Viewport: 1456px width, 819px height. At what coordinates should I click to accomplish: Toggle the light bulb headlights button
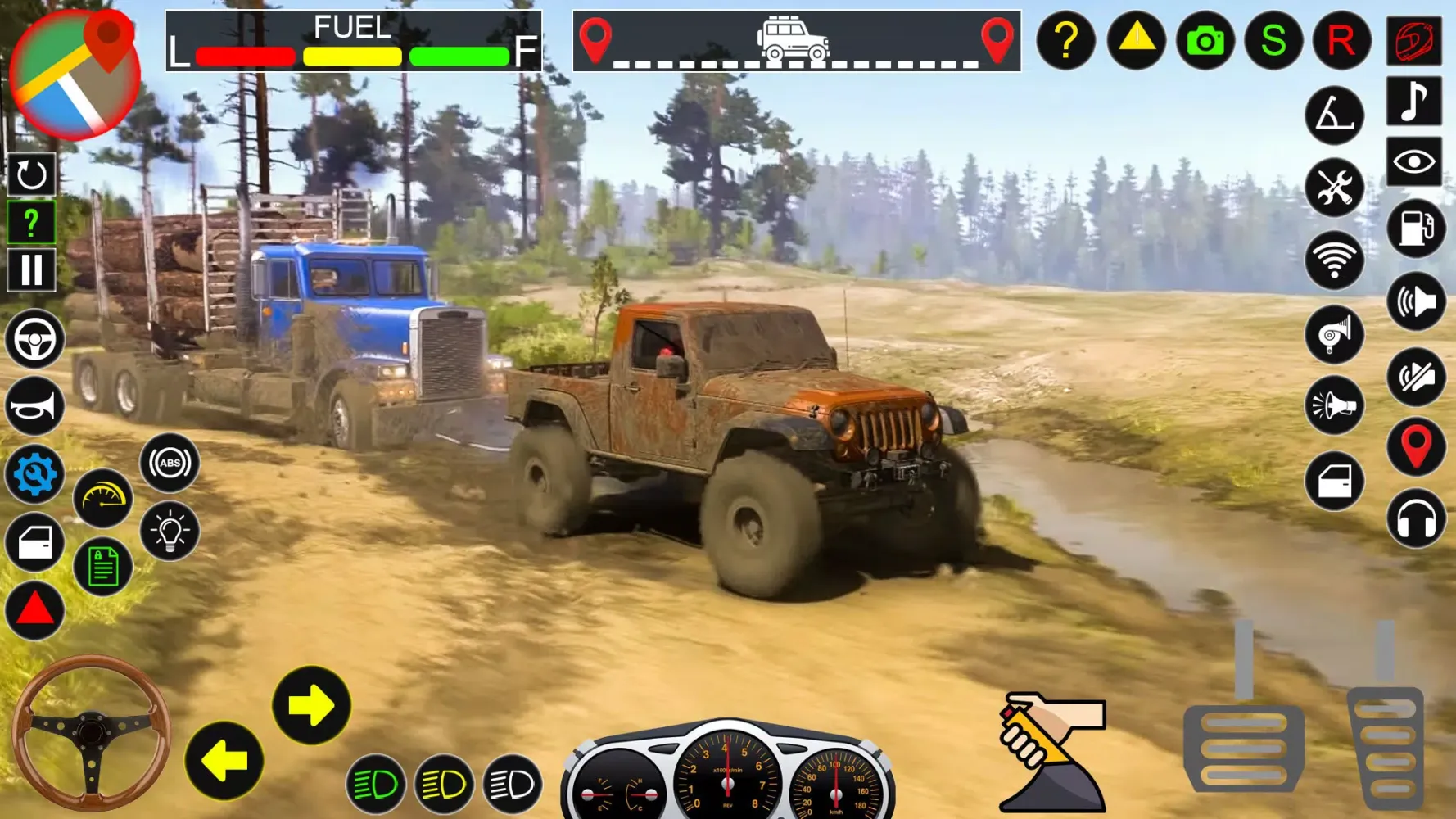(170, 532)
